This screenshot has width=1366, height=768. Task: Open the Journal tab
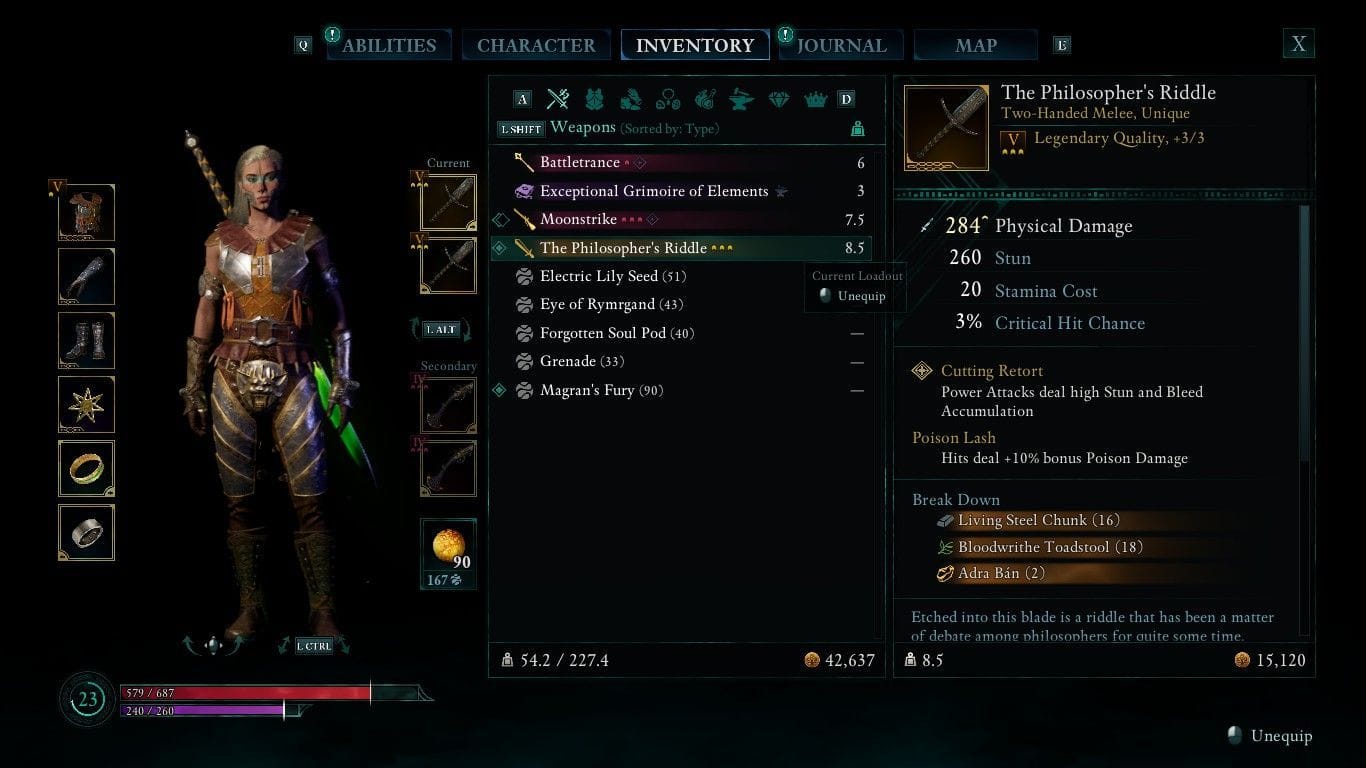[841, 45]
